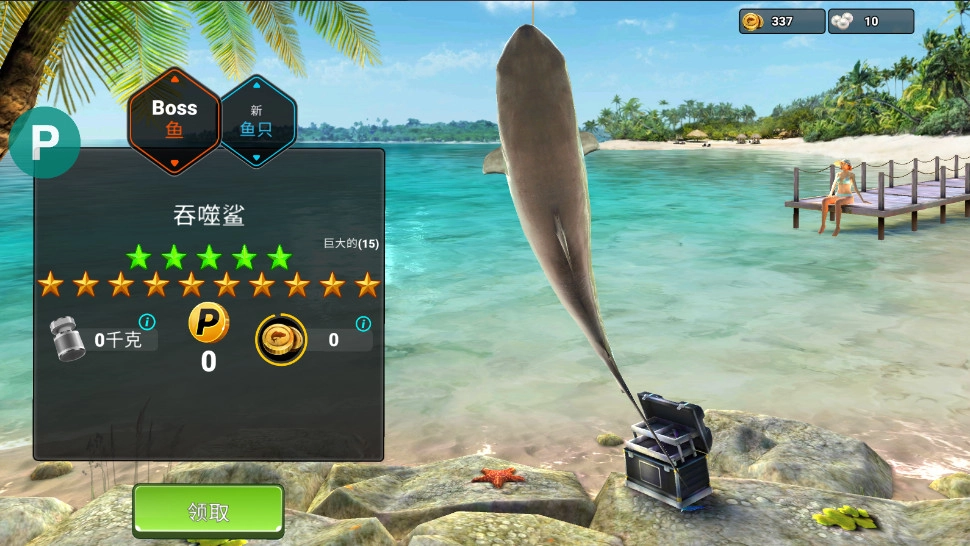Open the gold coin balance 337

[x=781, y=21]
